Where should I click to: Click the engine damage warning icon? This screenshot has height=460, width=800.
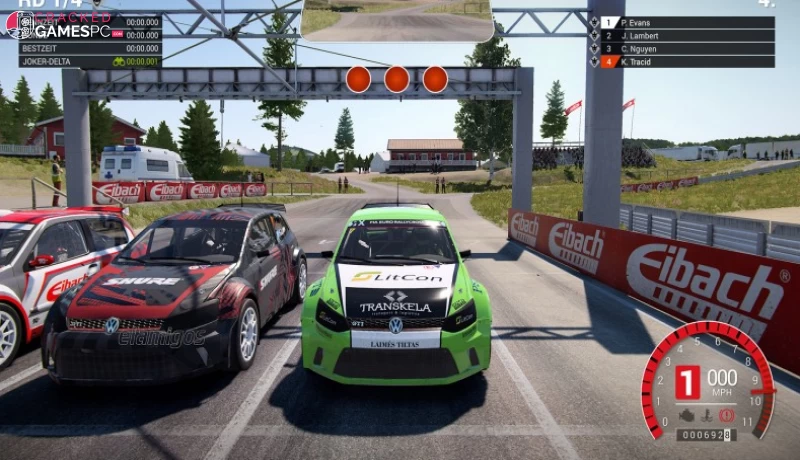pyautogui.click(x=688, y=414)
